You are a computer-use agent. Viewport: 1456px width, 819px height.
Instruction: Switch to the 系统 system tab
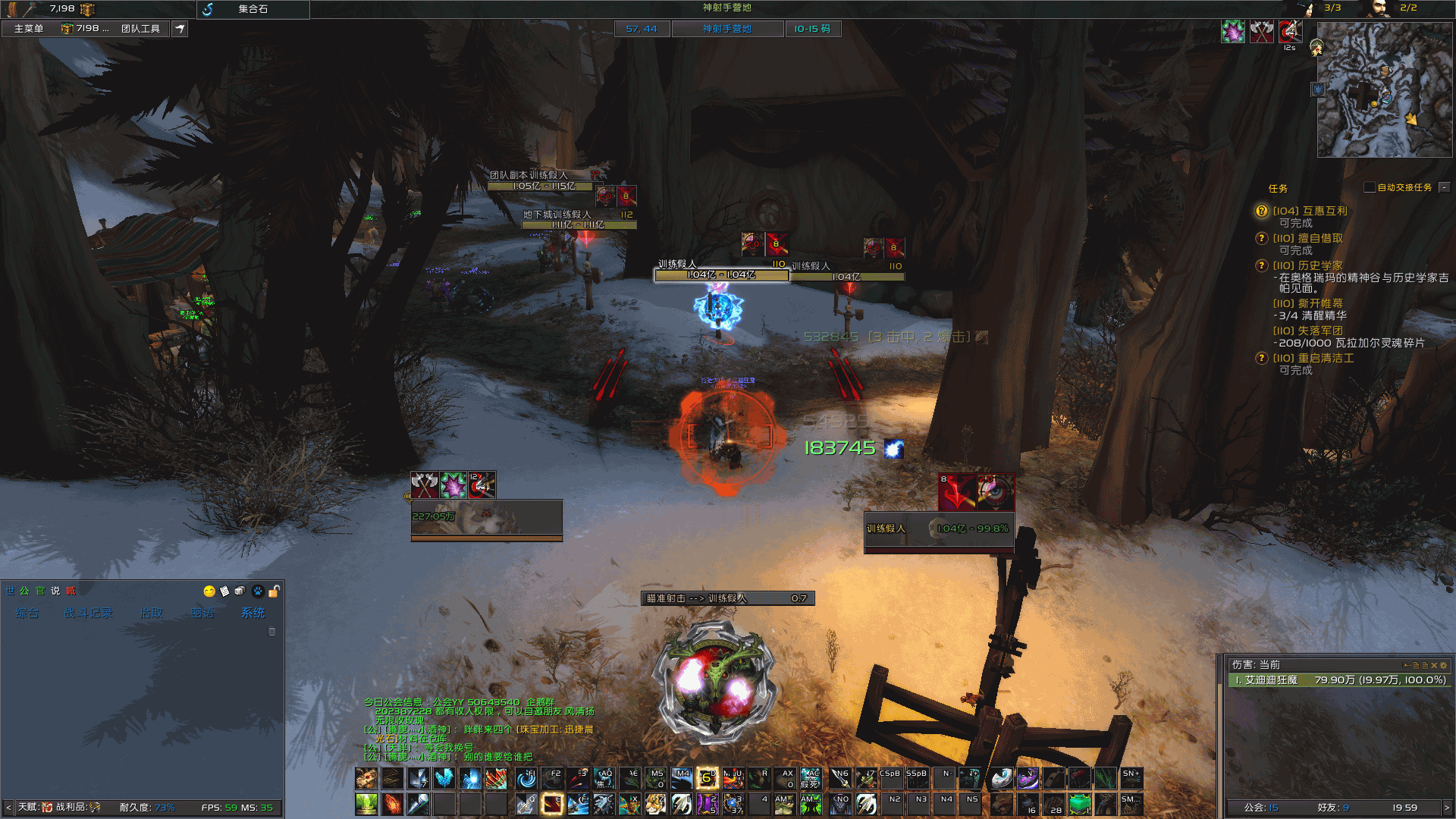coord(253,613)
